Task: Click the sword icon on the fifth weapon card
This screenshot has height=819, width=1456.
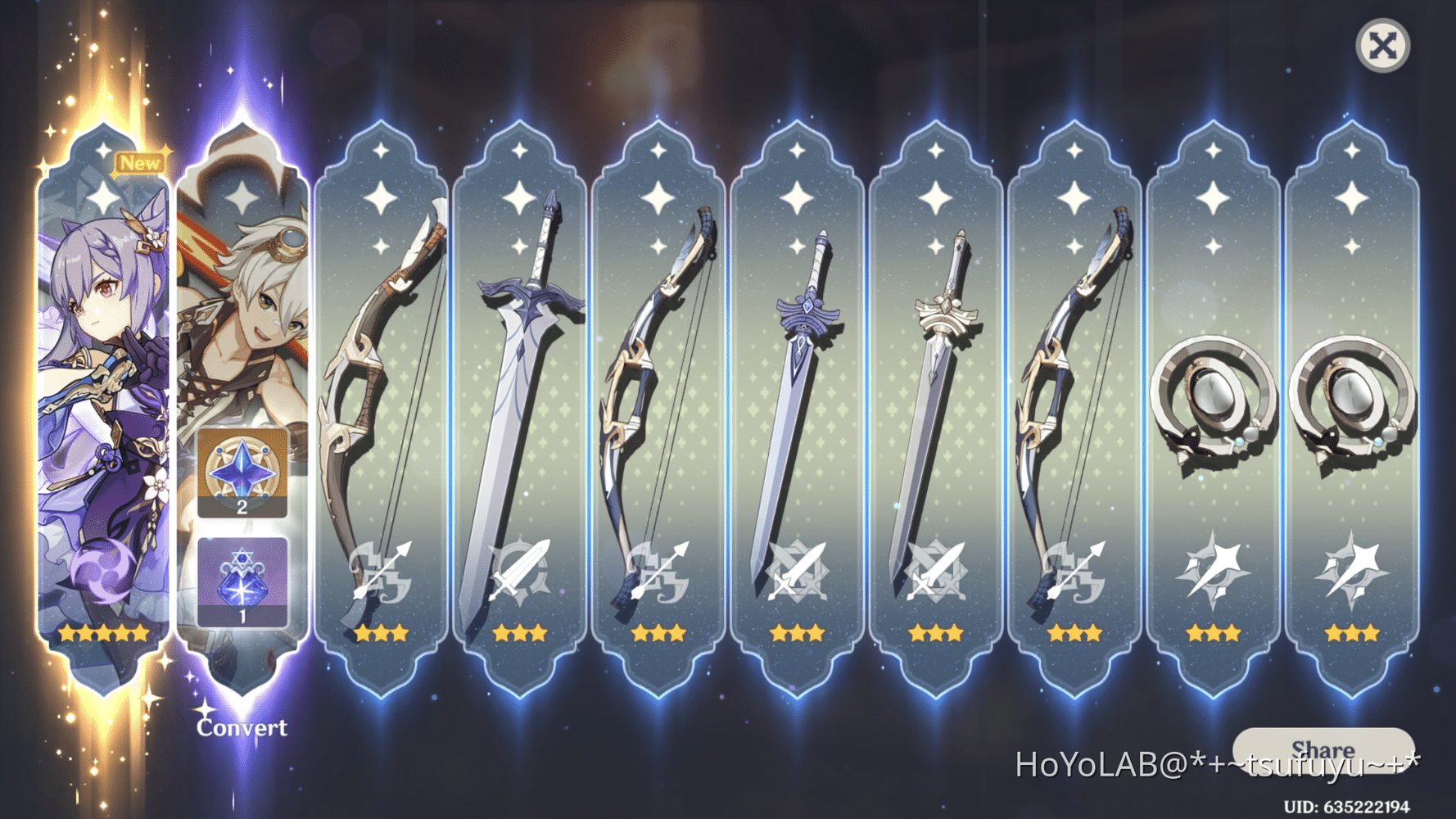Action: pyautogui.click(x=934, y=569)
